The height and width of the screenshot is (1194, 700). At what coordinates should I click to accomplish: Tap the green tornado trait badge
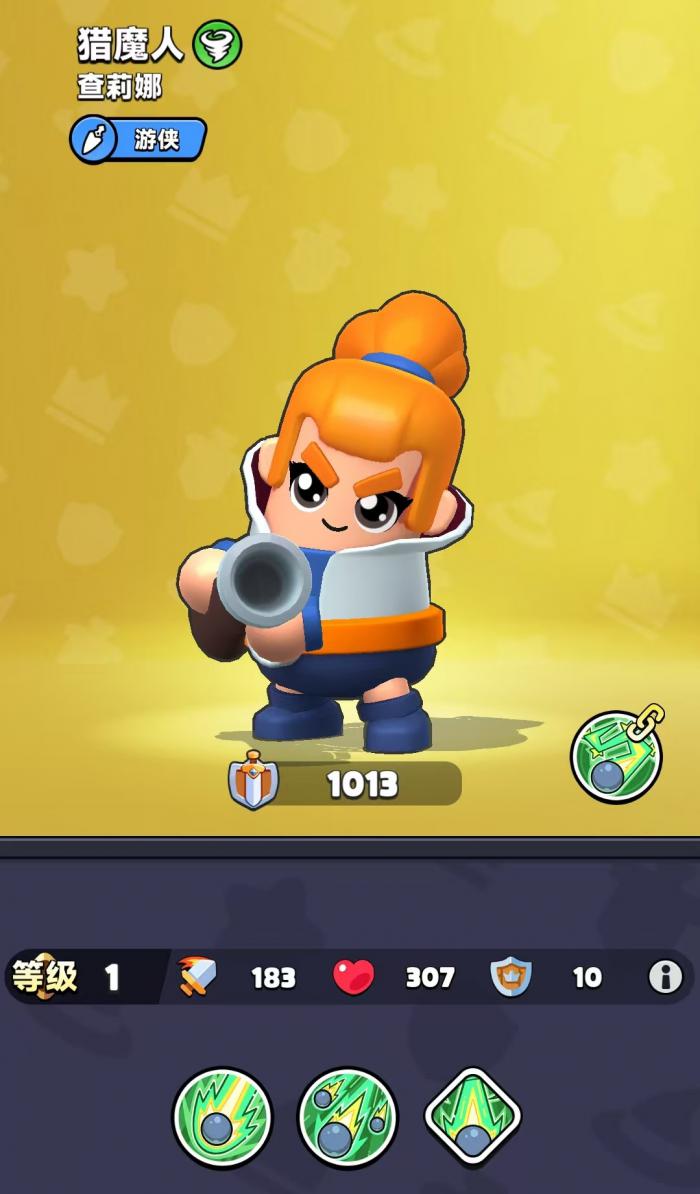(x=217, y=45)
